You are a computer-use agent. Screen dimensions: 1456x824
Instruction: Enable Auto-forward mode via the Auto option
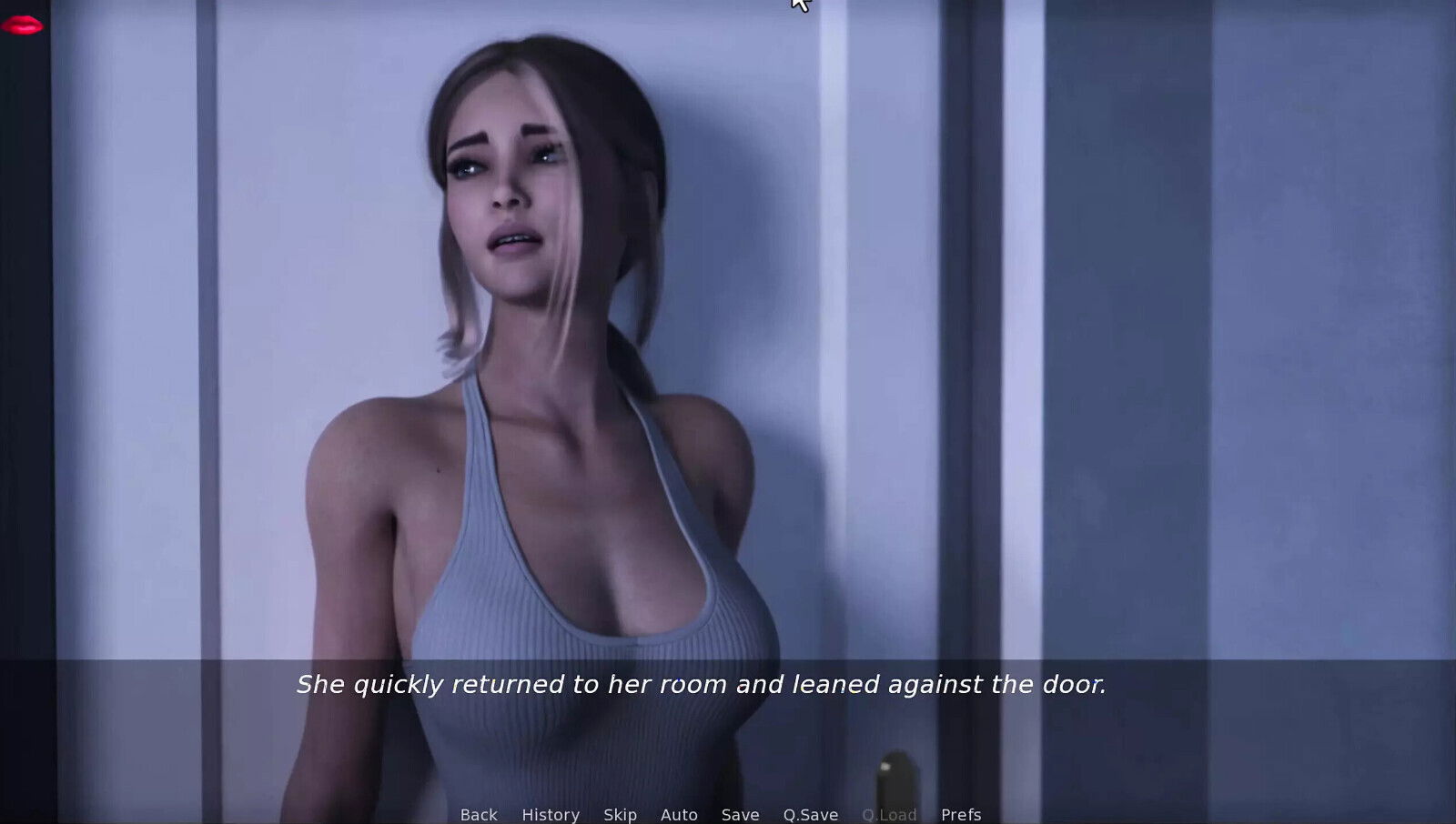[x=679, y=814]
